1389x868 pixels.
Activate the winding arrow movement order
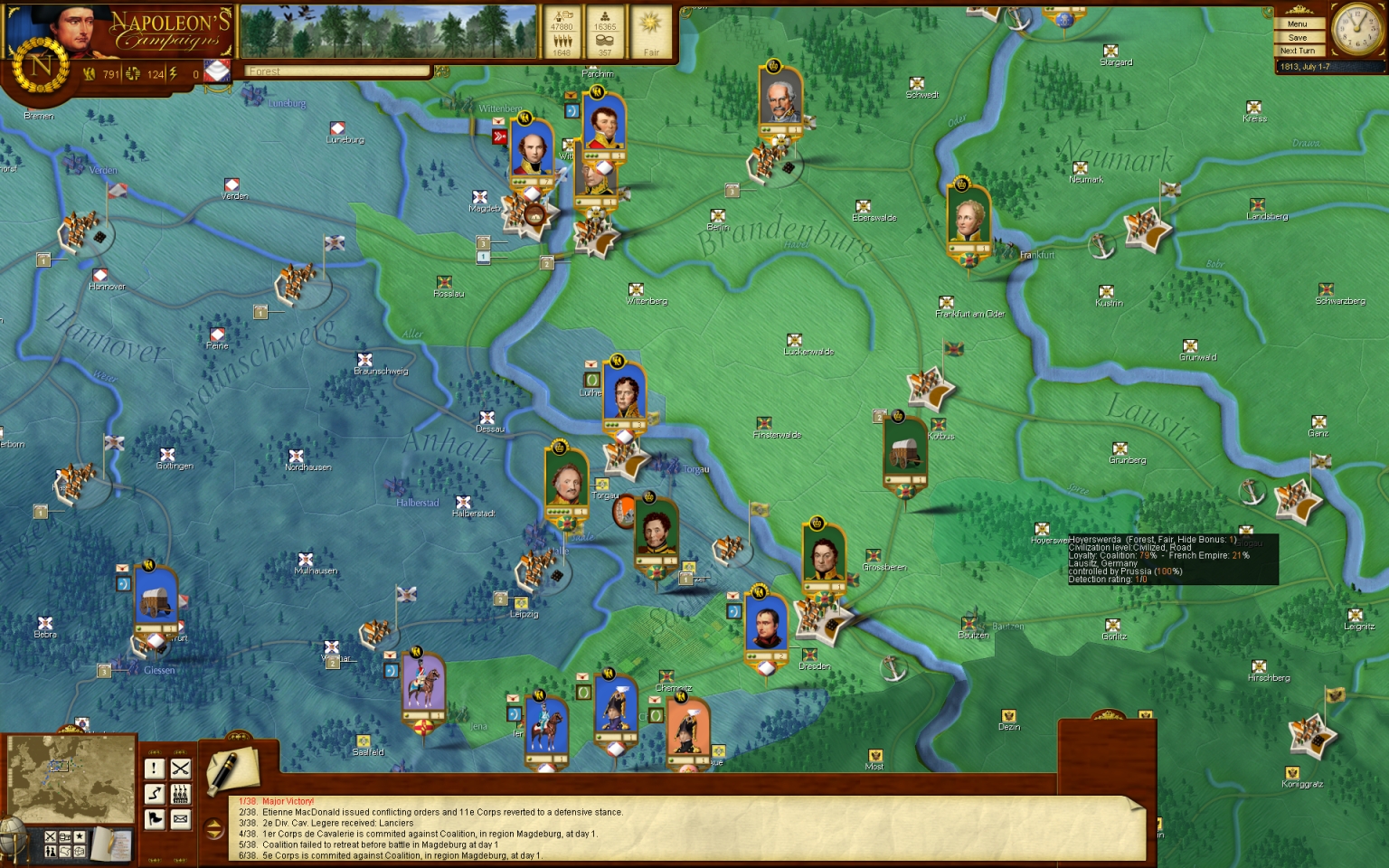click(x=155, y=794)
